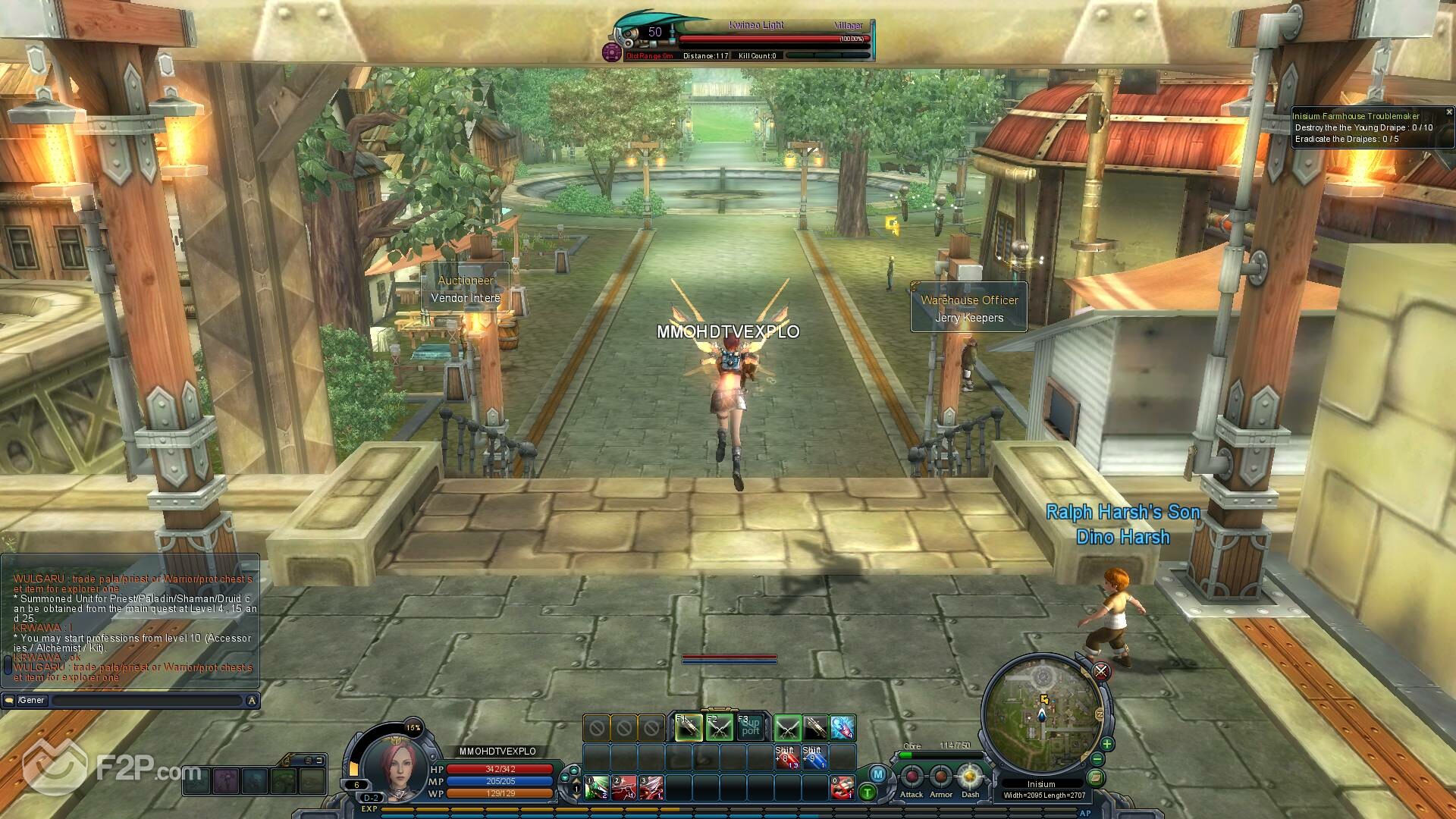The height and width of the screenshot is (819, 1456).
Task: Click the blue M button
Action: click(x=878, y=774)
